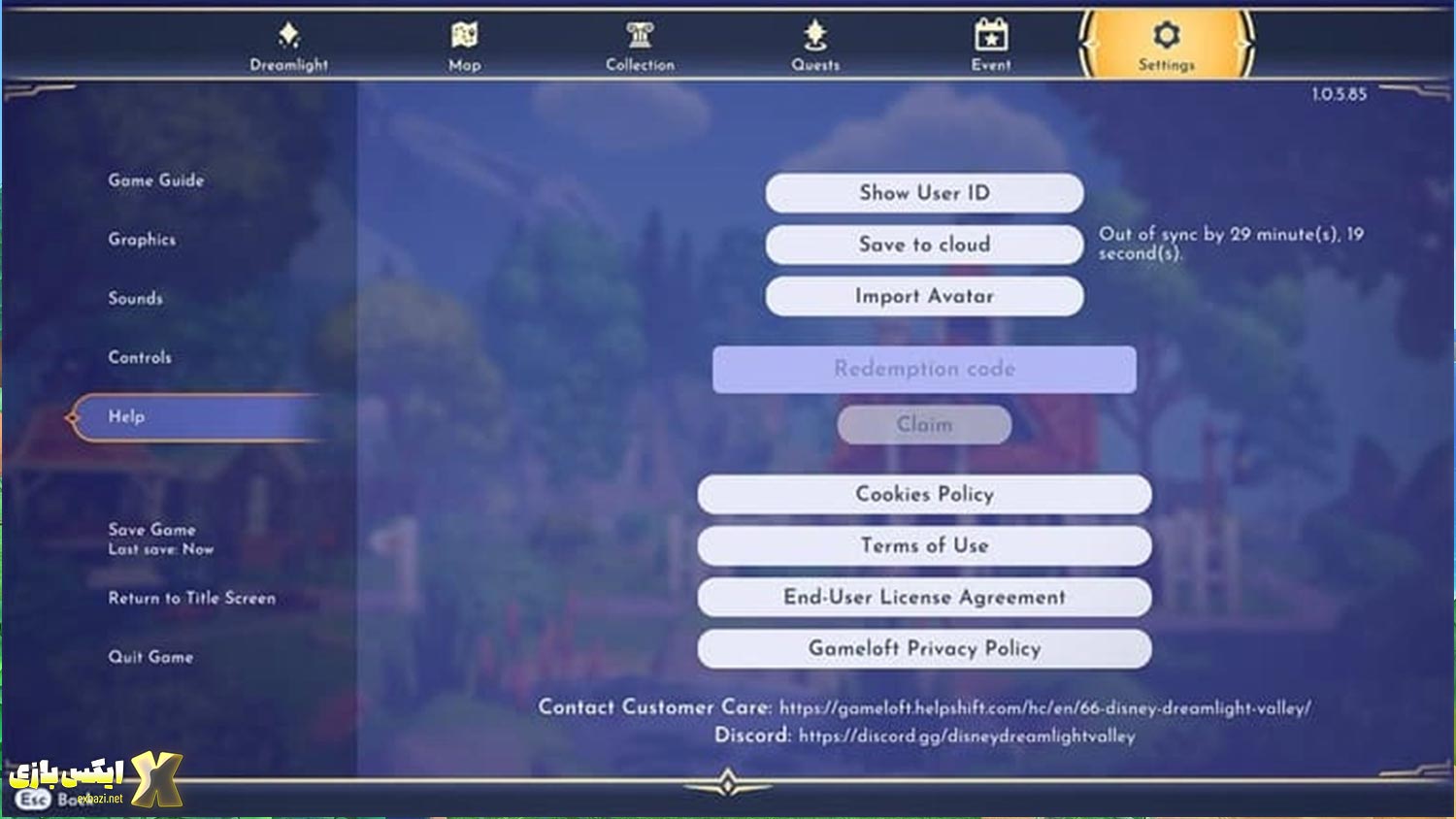The height and width of the screenshot is (819, 1456).
Task: Switch to the Sounds menu item
Action: pos(136,299)
